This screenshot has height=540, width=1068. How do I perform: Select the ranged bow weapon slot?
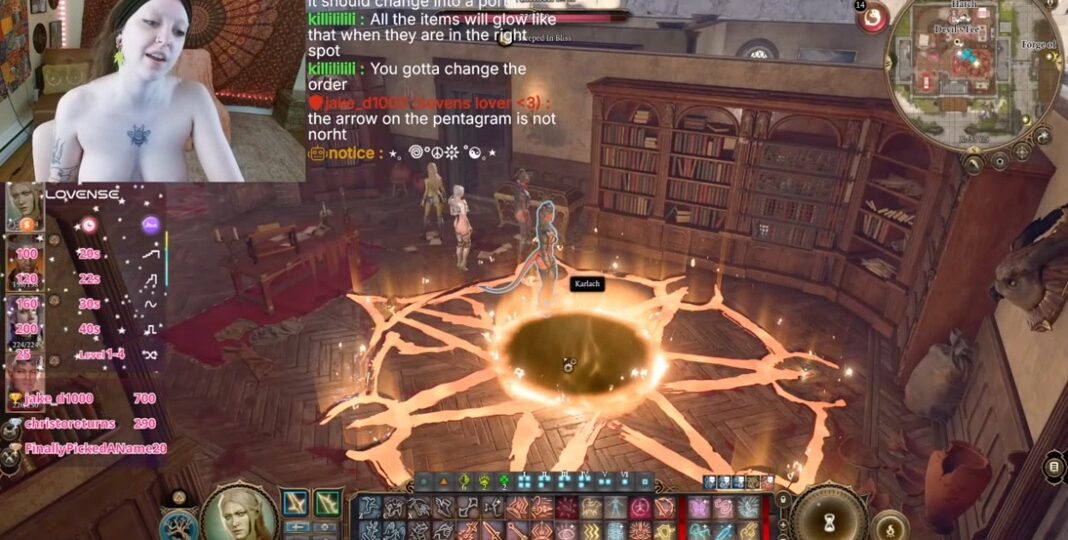pyautogui.click(x=328, y=503)
